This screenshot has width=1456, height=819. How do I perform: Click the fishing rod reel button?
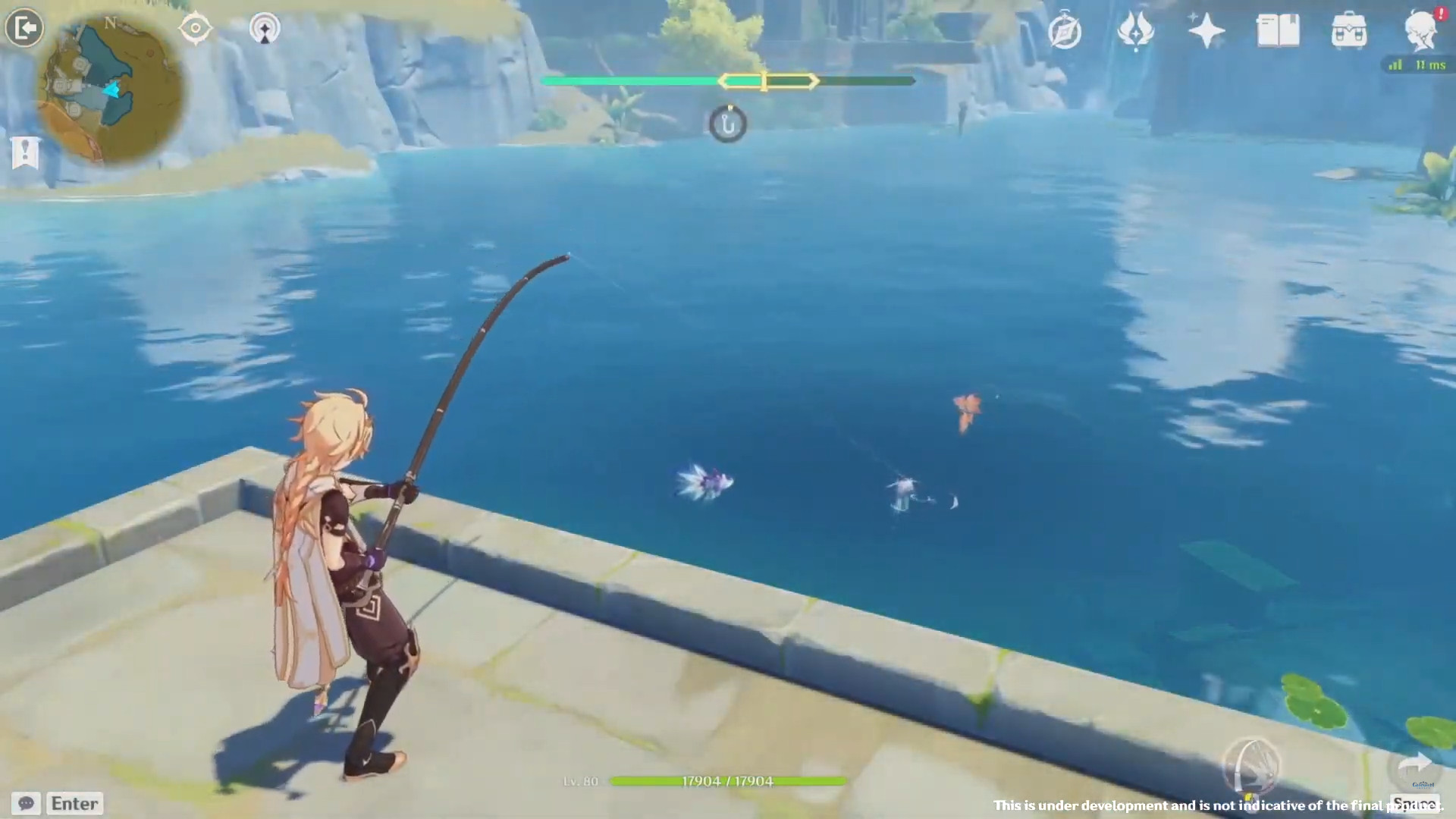1251,764
